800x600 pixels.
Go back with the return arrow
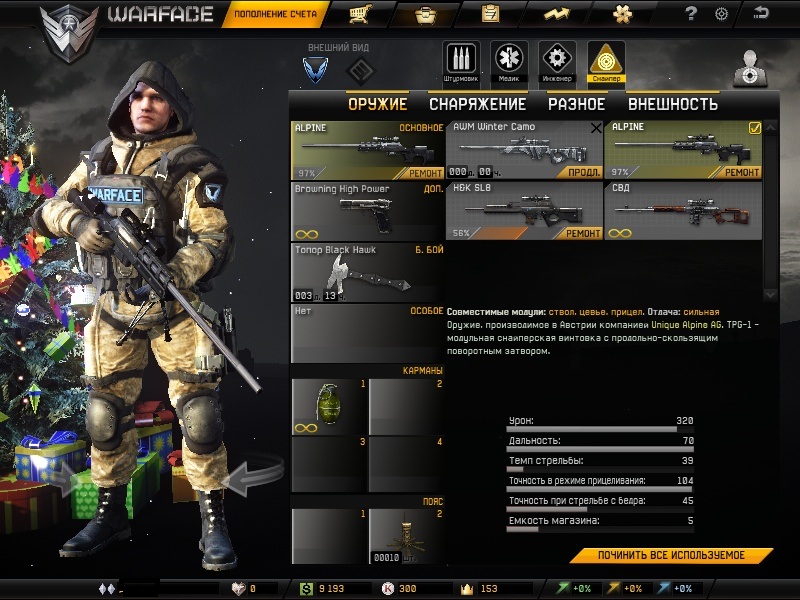point(762,14)
